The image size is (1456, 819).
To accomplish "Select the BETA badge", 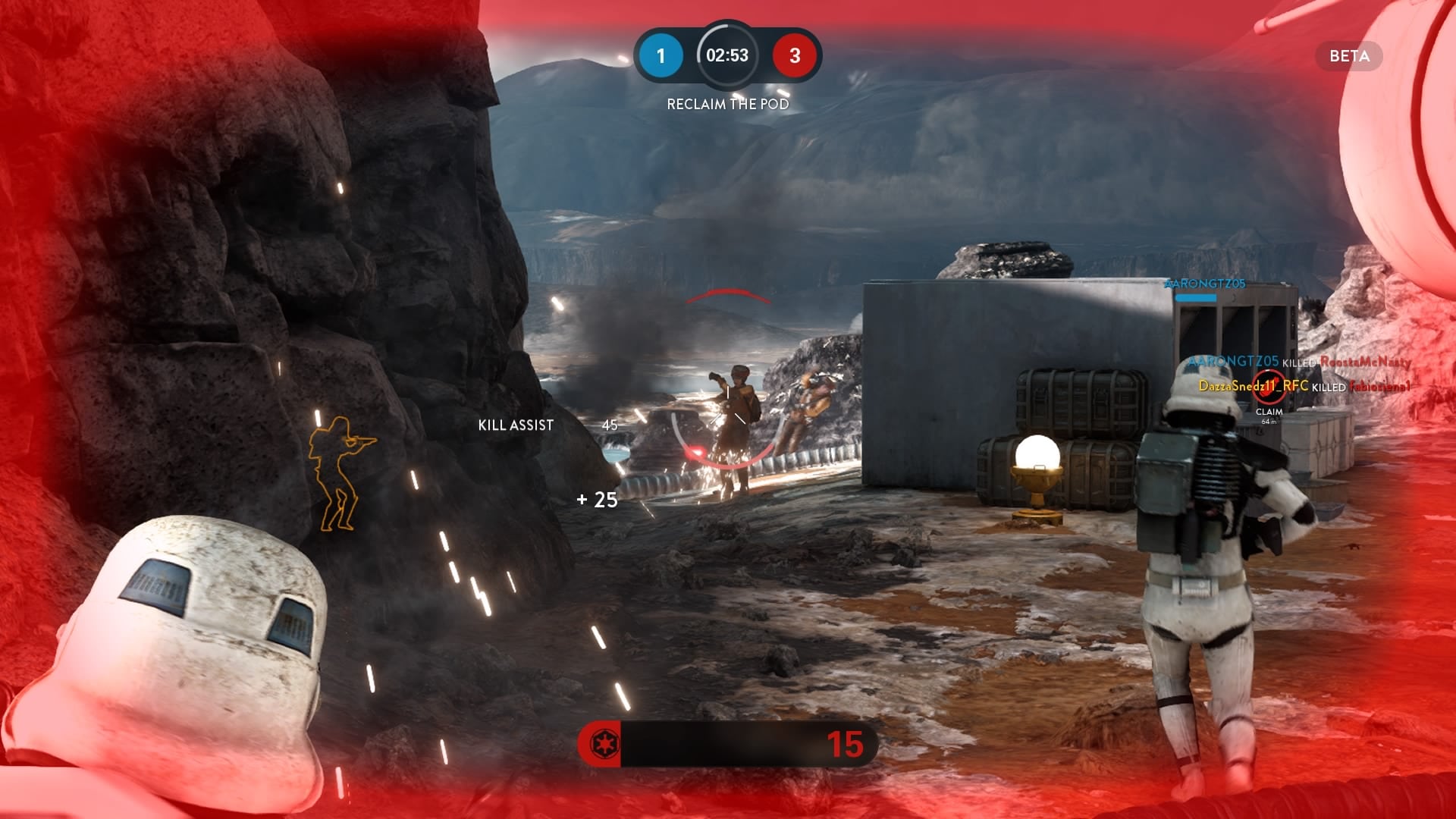I will [1349, 56].
